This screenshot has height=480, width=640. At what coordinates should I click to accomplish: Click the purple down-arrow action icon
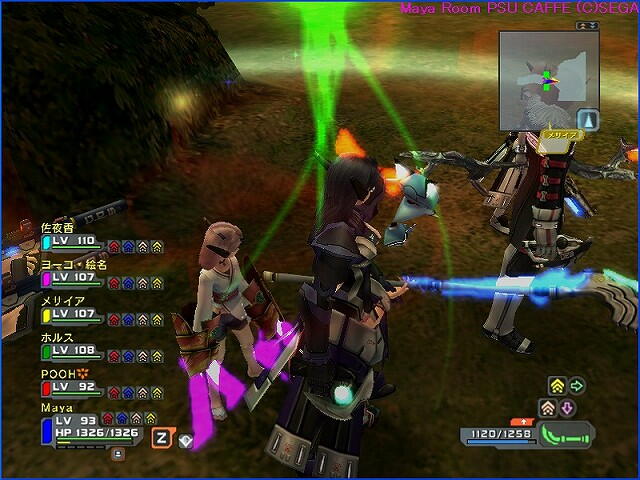[567, 408]
